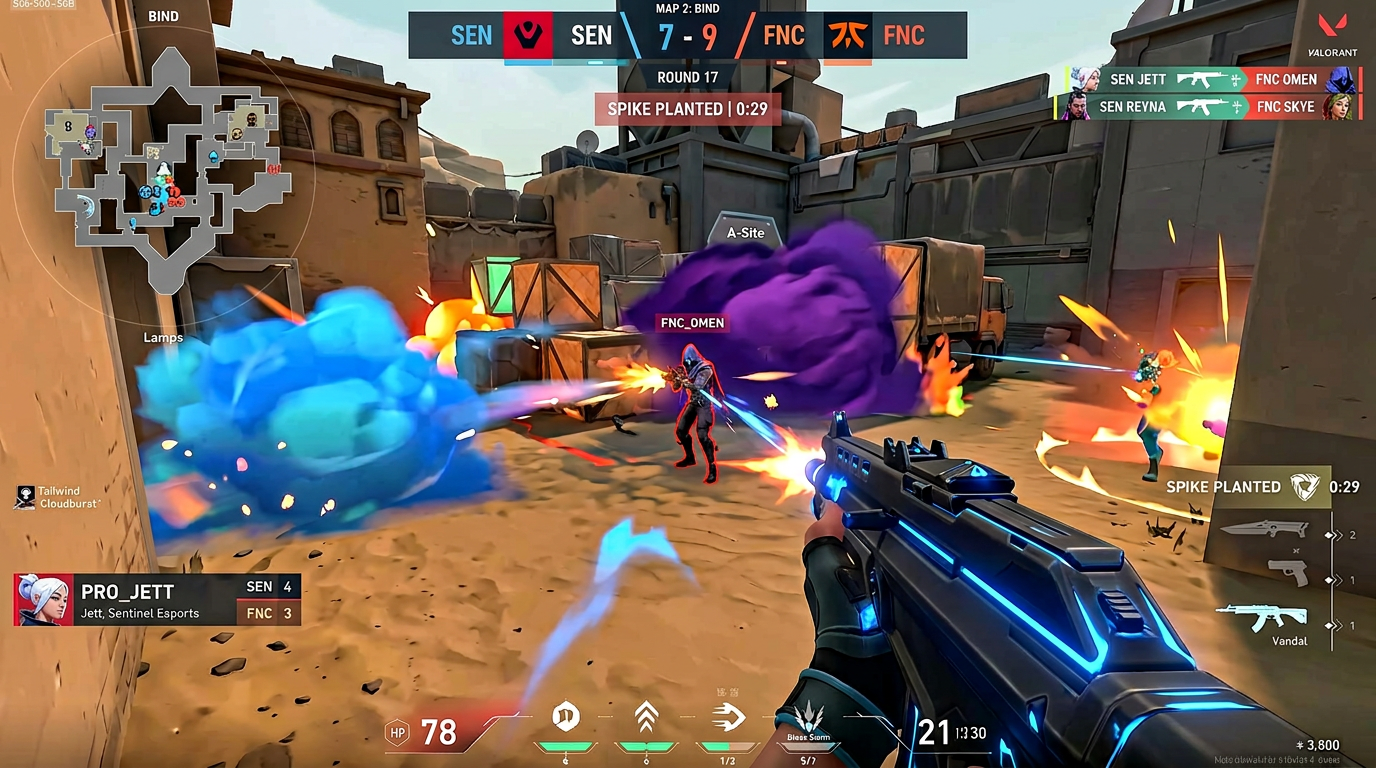Click the Bind minimap
The width and height of the screenshot is (1376, 768).
pos(165,172)
